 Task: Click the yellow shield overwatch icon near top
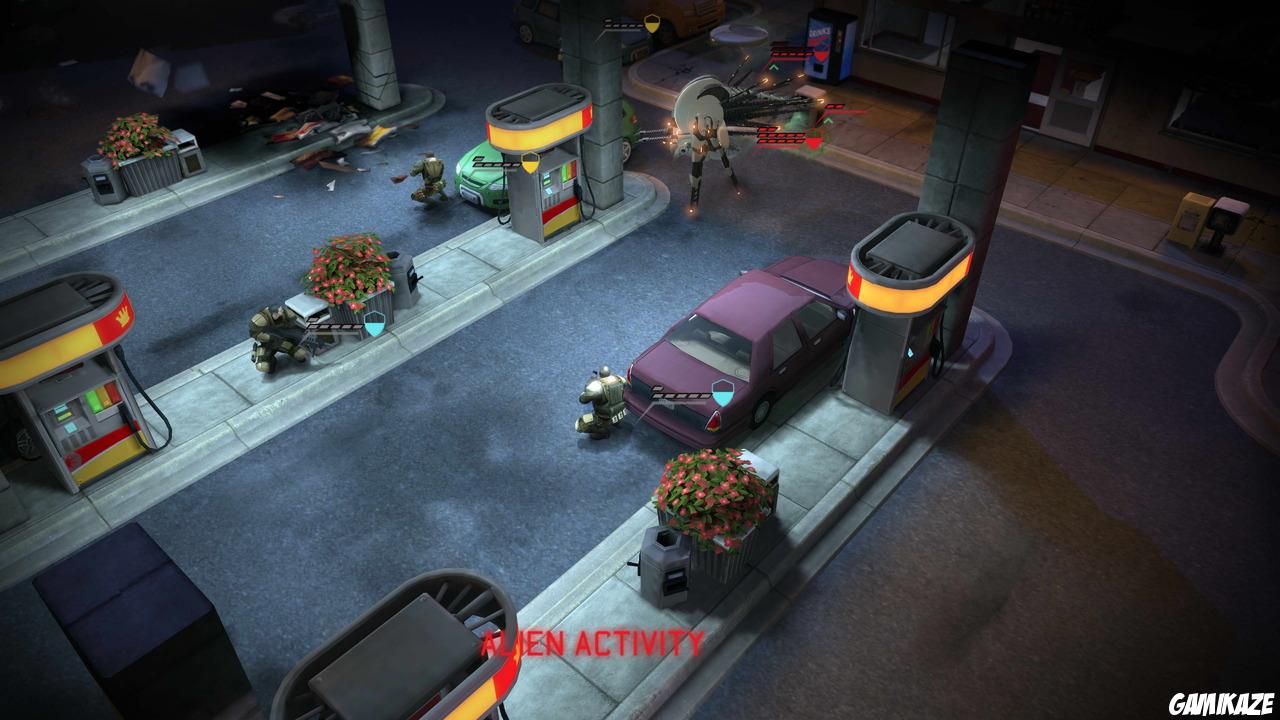(651, 24)
